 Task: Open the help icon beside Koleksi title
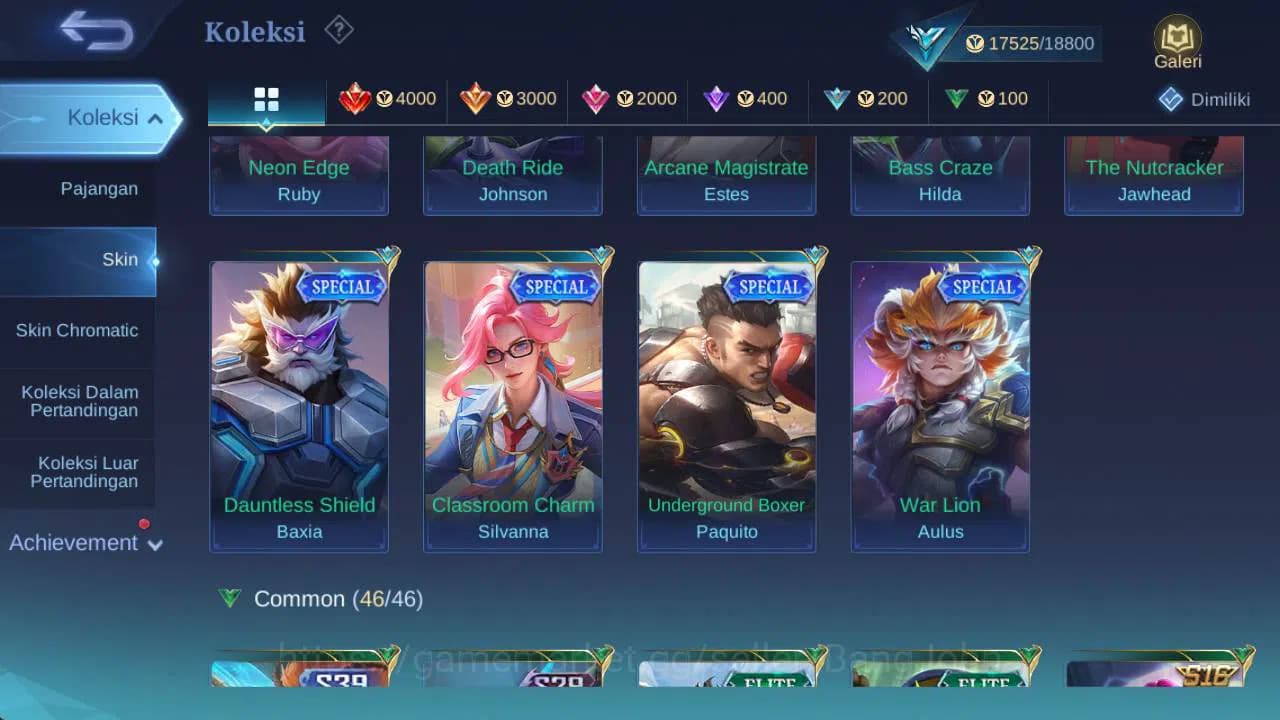tap(338, 31)
